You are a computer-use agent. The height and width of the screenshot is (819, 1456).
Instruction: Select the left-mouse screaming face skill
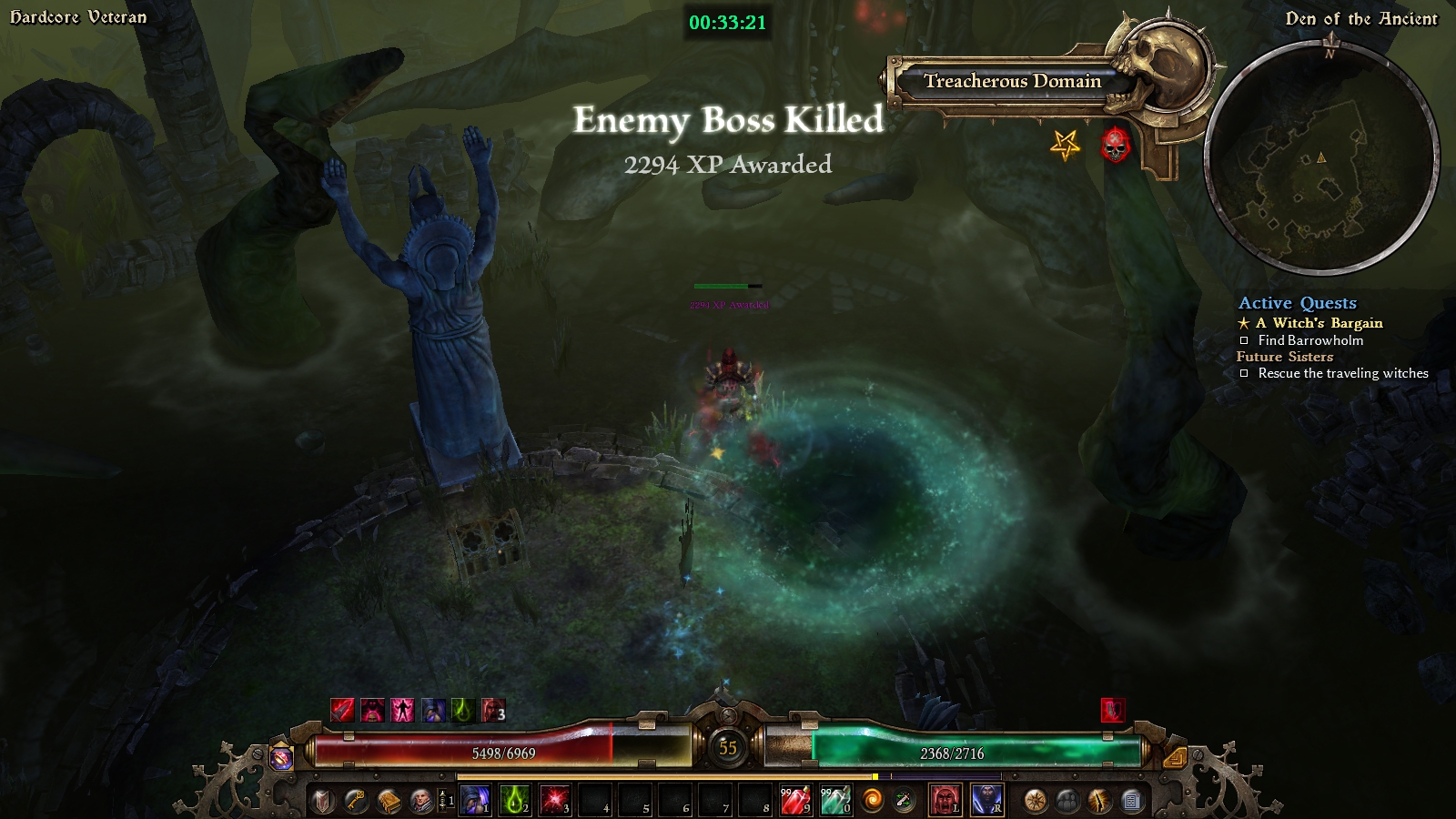click(x=945, y=801)
